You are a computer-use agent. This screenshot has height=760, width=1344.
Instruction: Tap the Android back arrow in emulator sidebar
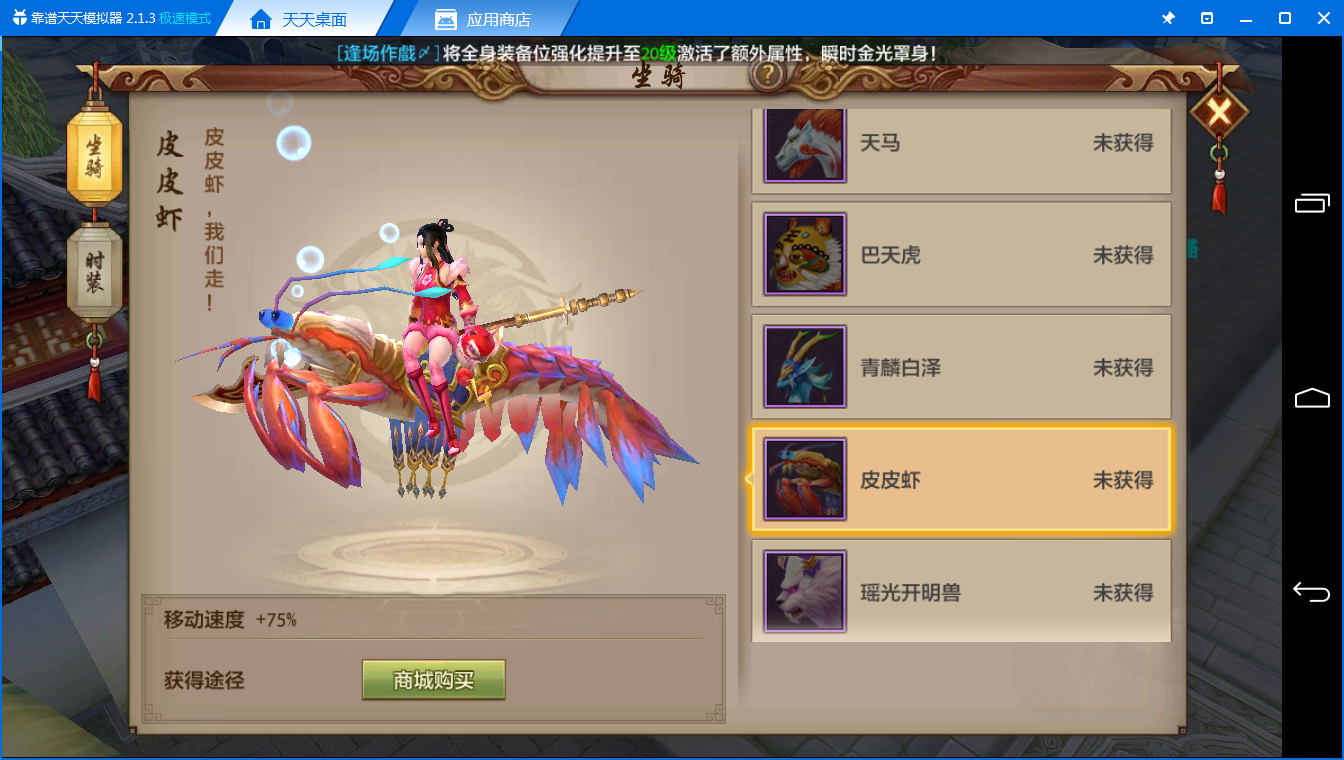point(1312,591)
